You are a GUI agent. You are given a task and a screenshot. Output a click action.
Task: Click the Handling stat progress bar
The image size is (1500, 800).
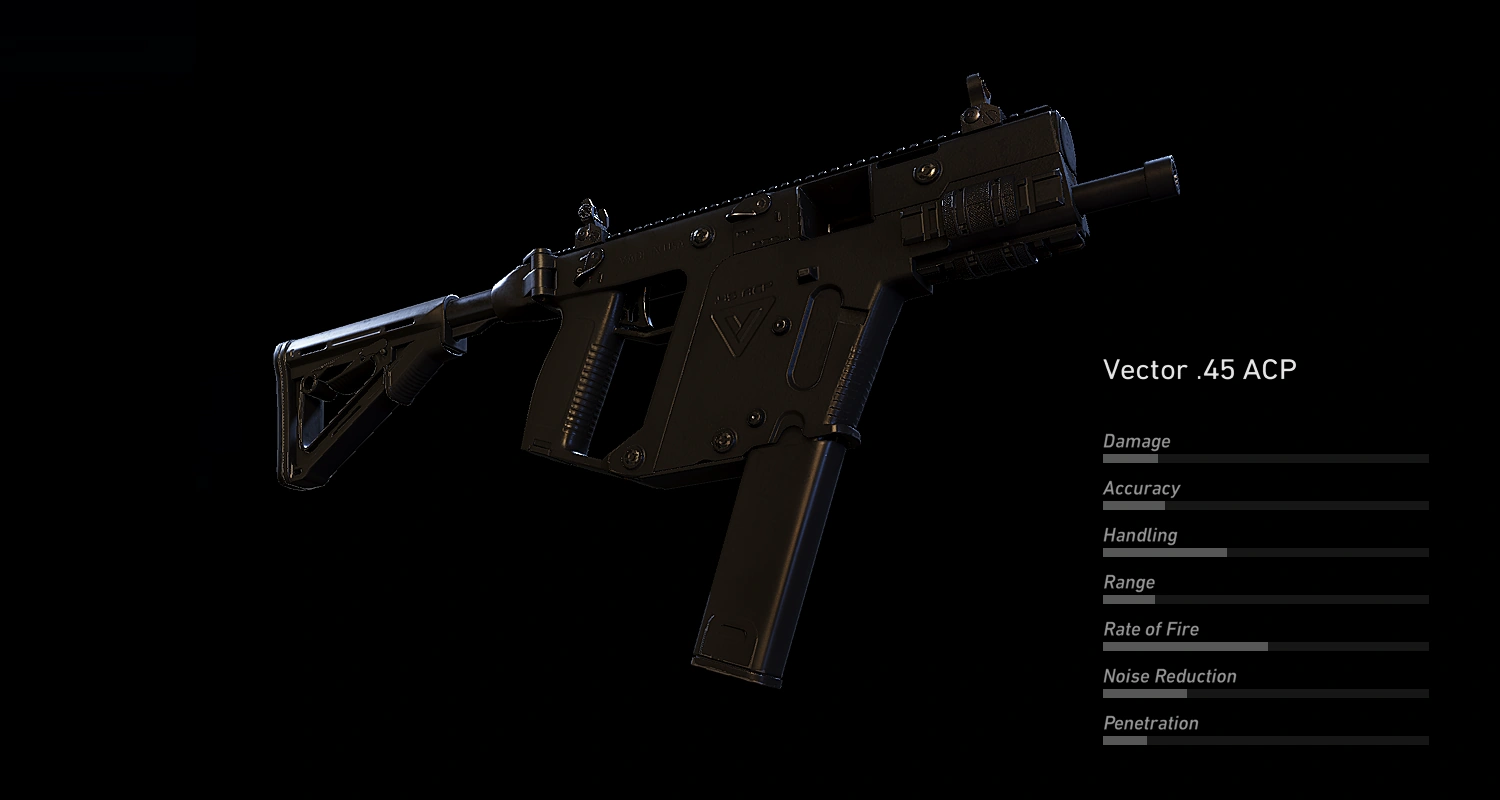pyautogui.click(x=1265, y=551)
